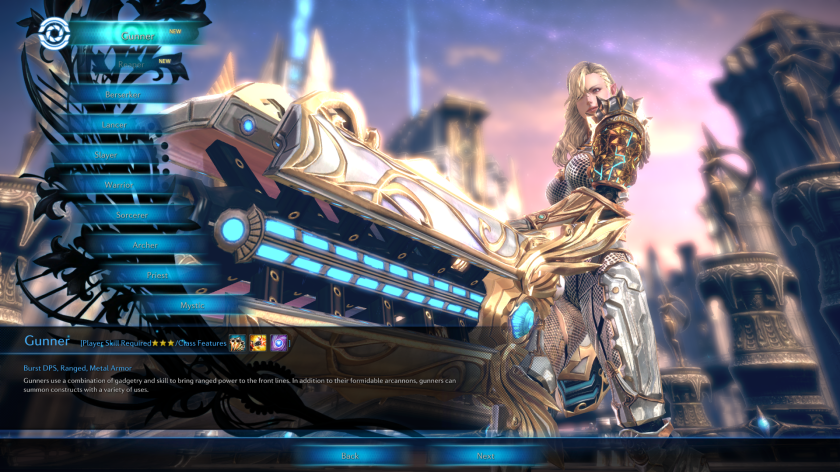Image resolution: width=840 pixels, height=472 pixels.
Task: Click the Back button
Action: tap(350, 455)
